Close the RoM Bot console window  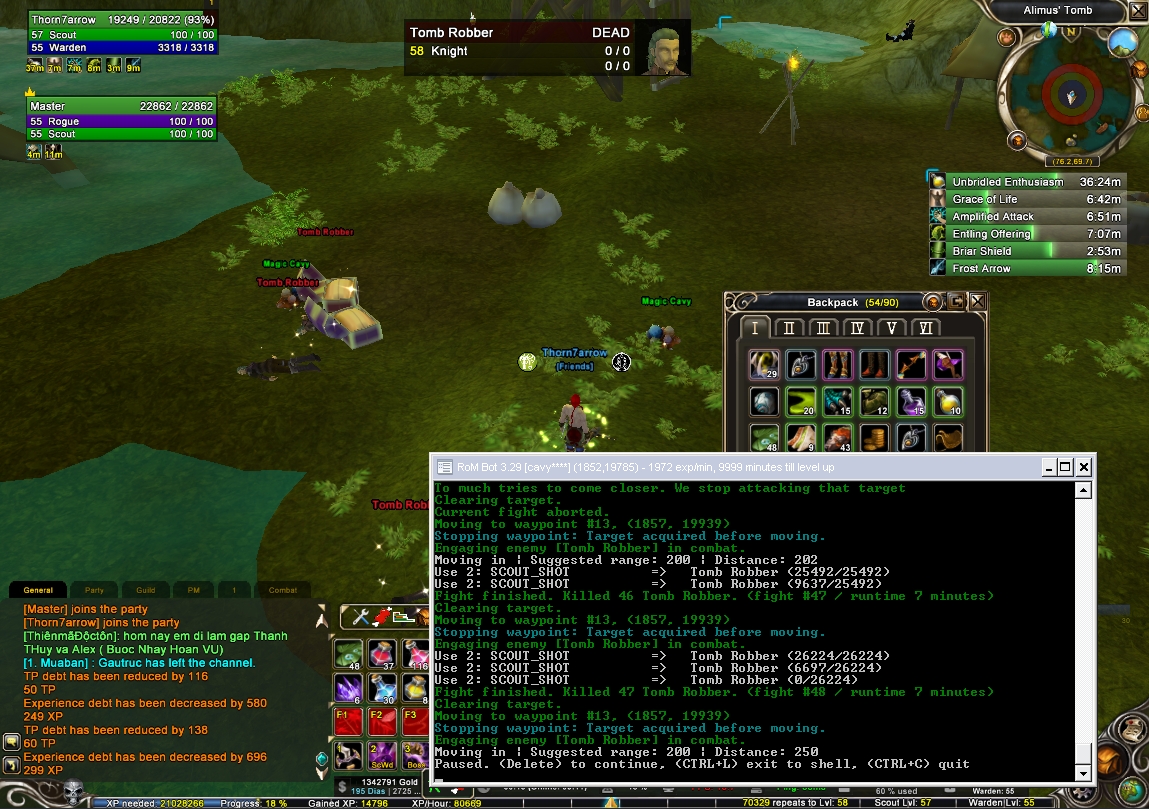click(x=1084, y=467)
